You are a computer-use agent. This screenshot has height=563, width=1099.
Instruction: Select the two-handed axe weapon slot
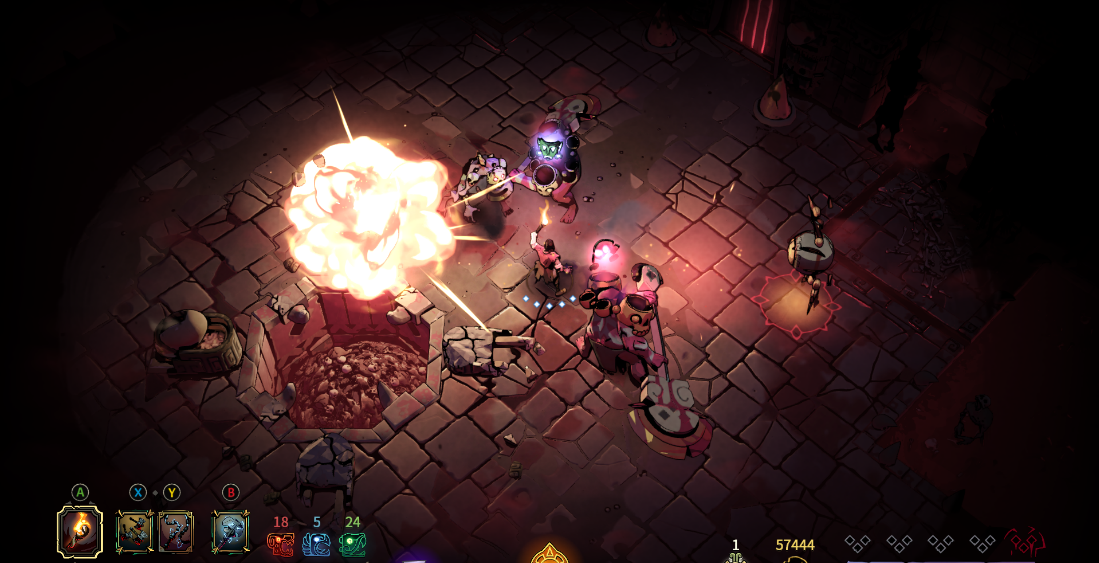tap(230, 532)
